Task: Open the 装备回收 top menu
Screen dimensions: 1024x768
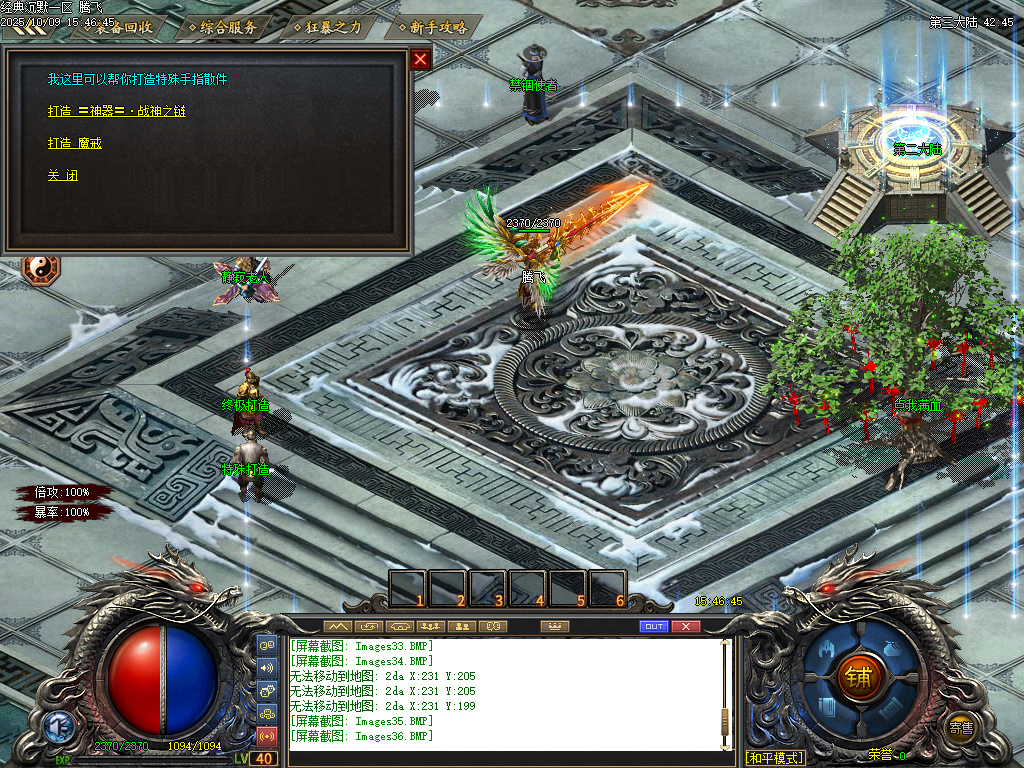Action: [121, 27]
